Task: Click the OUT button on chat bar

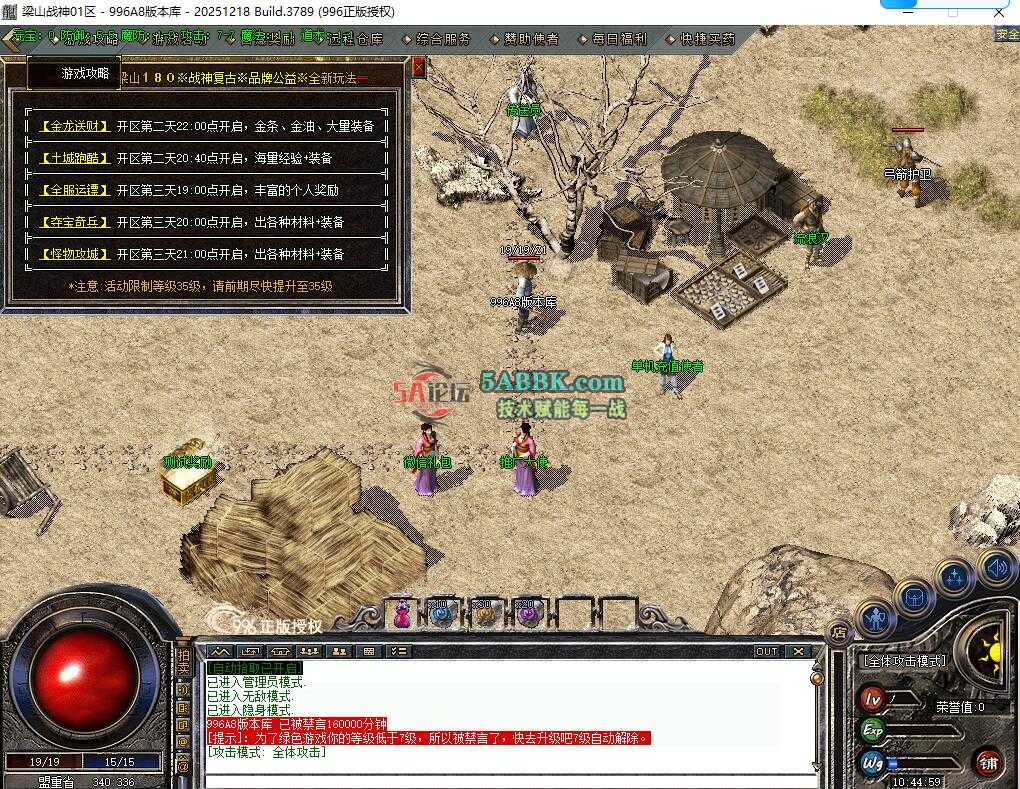Action: [766, 651]
